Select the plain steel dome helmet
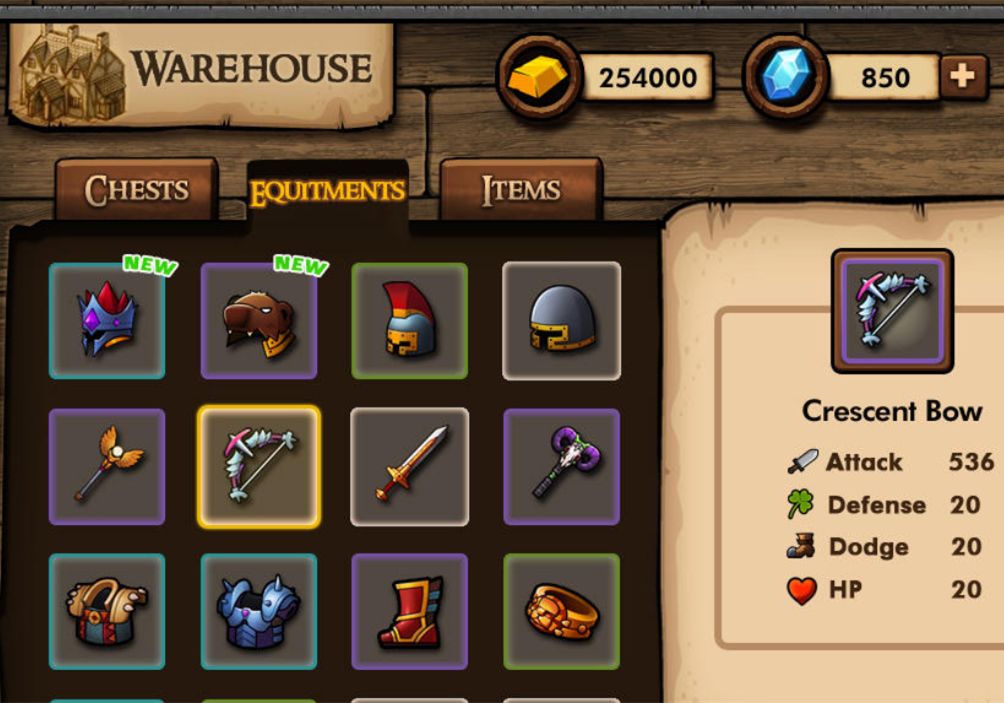1004x703 pixels. pos(561,321)
